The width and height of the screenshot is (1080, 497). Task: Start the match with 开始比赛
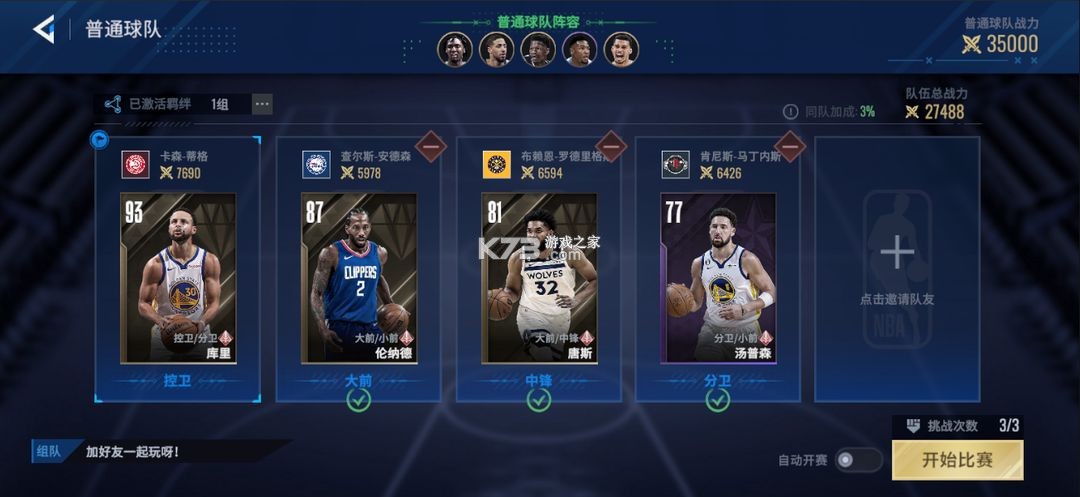coord(957,460)
